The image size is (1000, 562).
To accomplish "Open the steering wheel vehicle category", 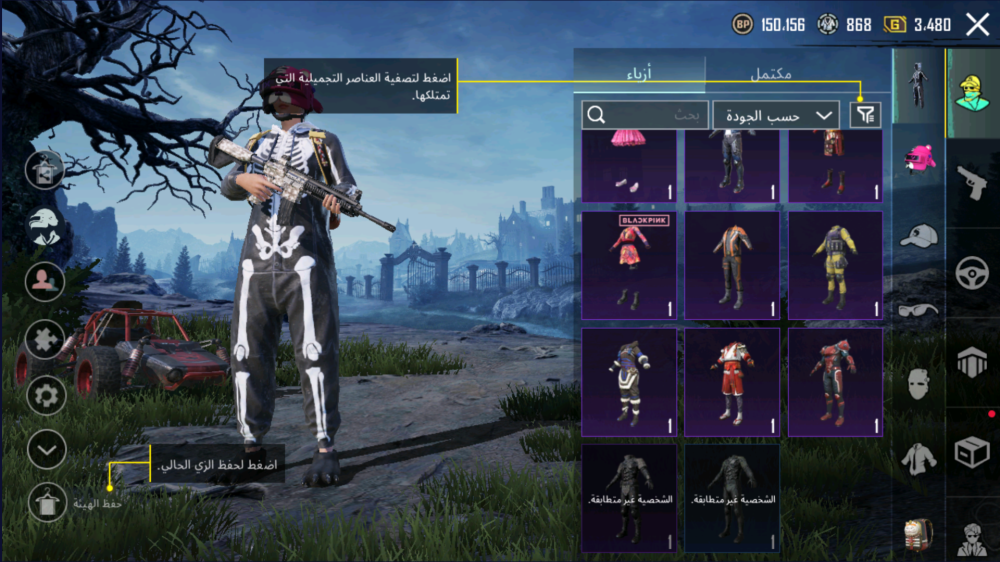I will pos(971,273).
